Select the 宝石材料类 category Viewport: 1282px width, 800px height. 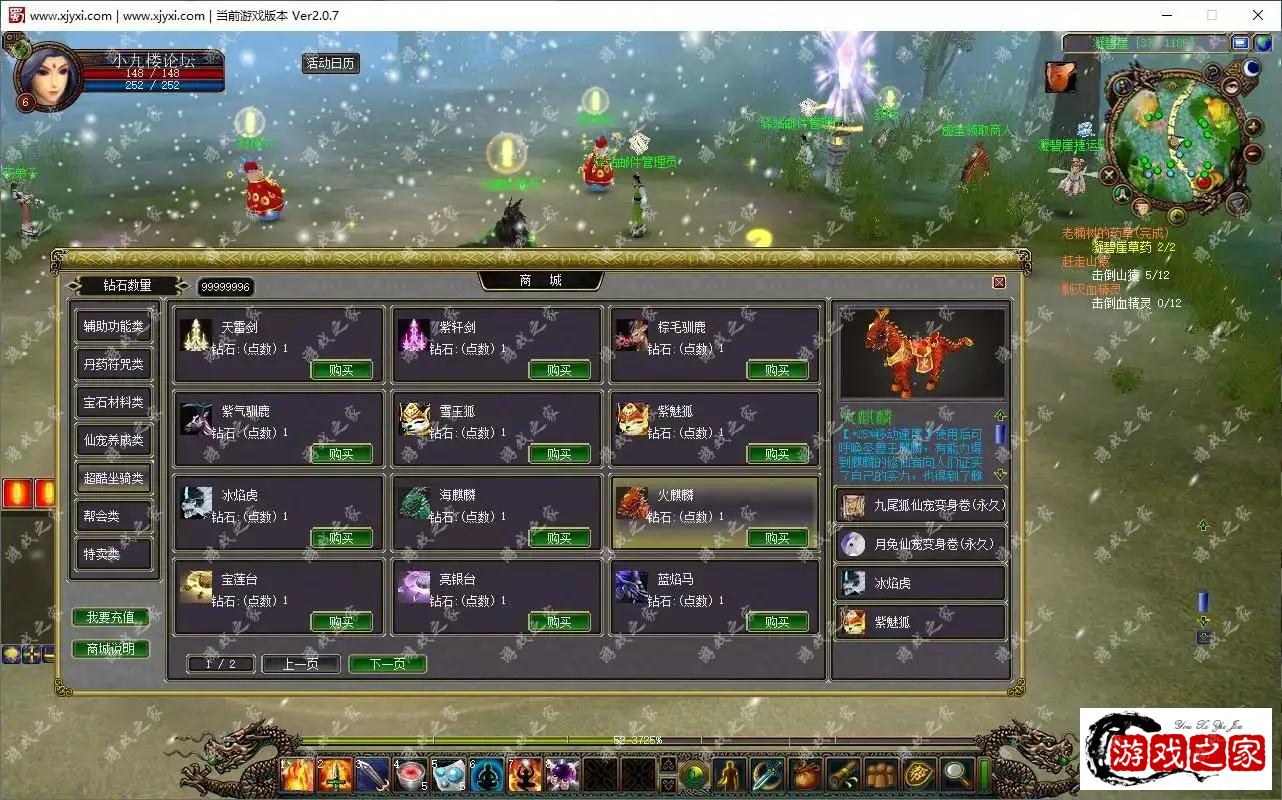click(x=113, y=402)
